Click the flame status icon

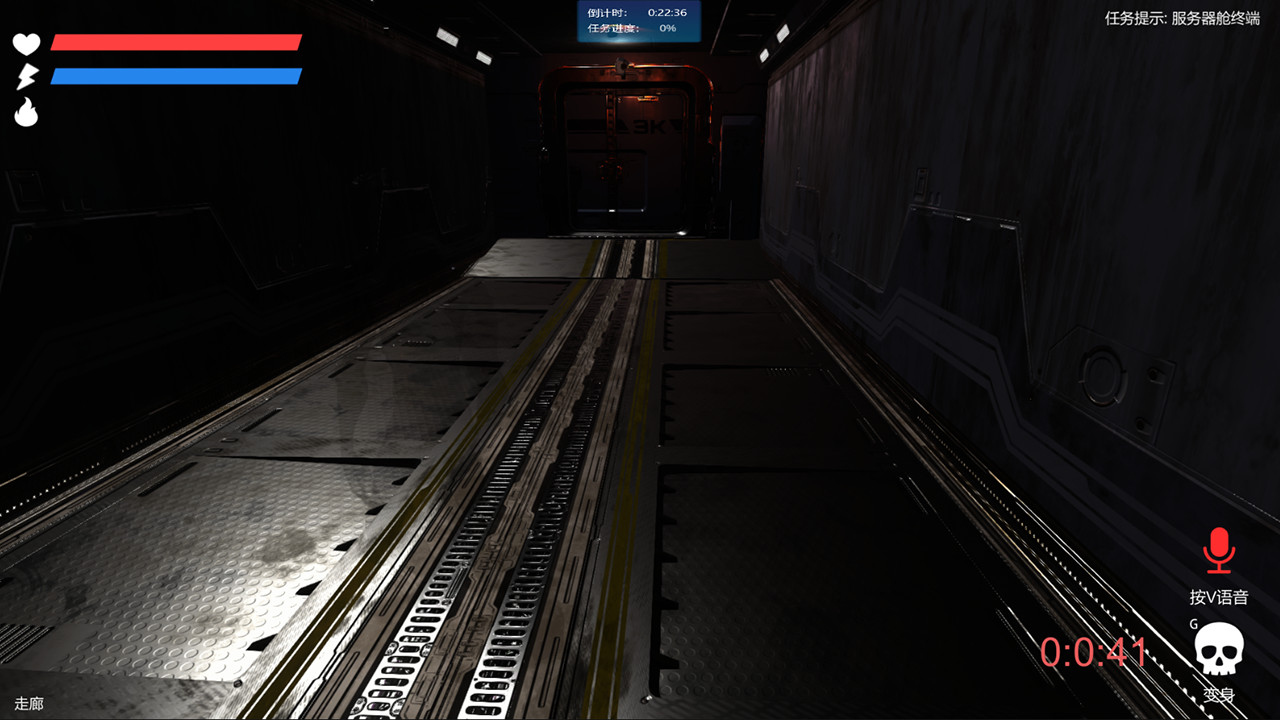tap(27, 110)
